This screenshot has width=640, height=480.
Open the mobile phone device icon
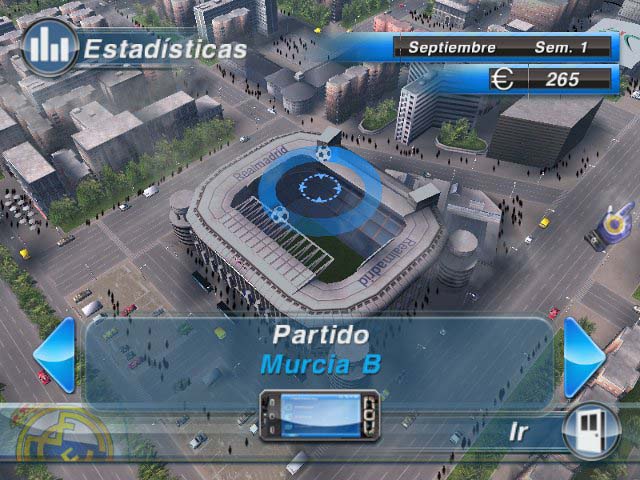318,414
